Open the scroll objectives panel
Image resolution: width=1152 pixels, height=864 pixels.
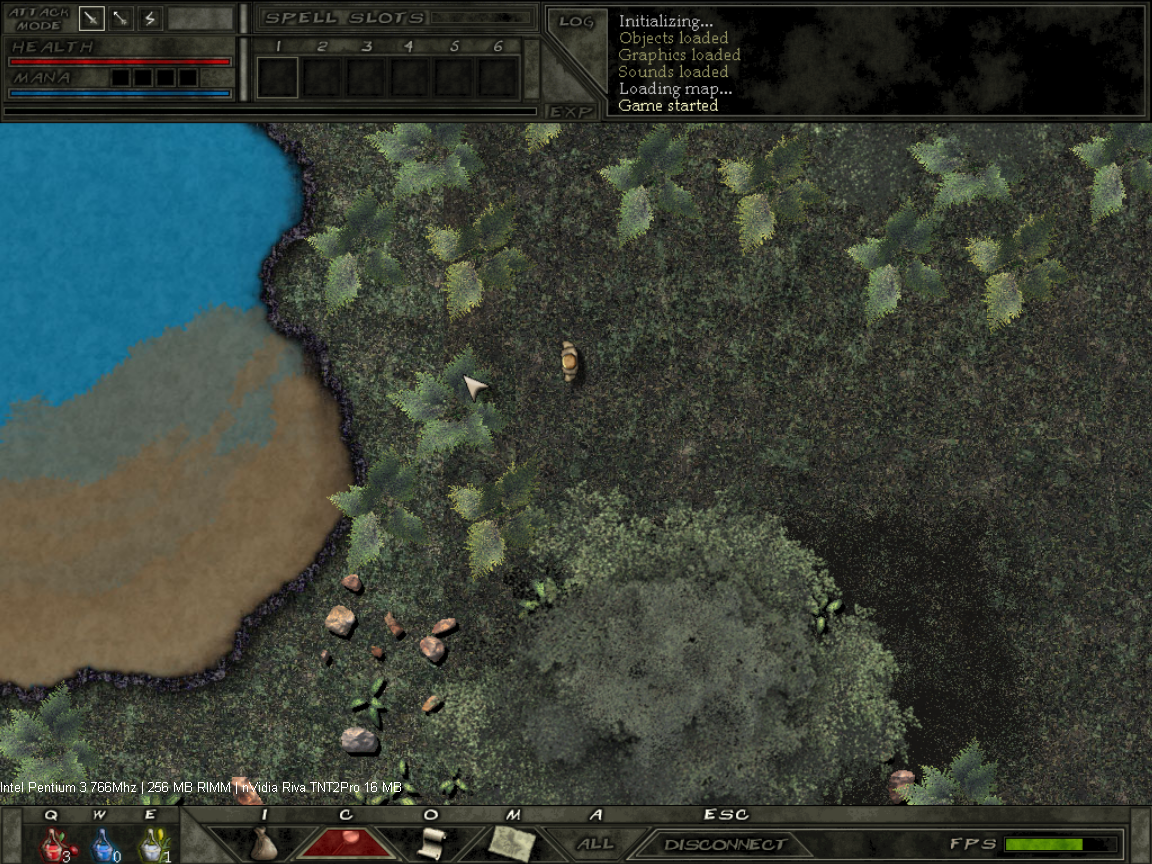pyautogui.click(x=432, y=843)
